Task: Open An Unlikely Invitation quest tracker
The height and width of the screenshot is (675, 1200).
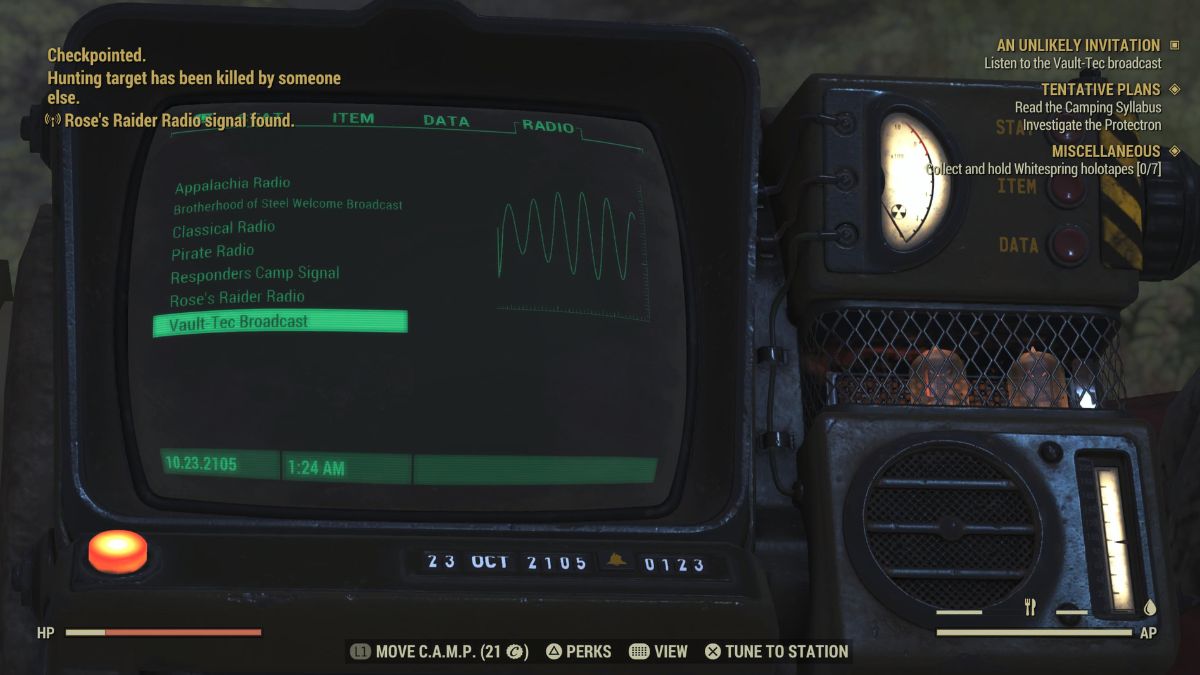Action: 1078,45
